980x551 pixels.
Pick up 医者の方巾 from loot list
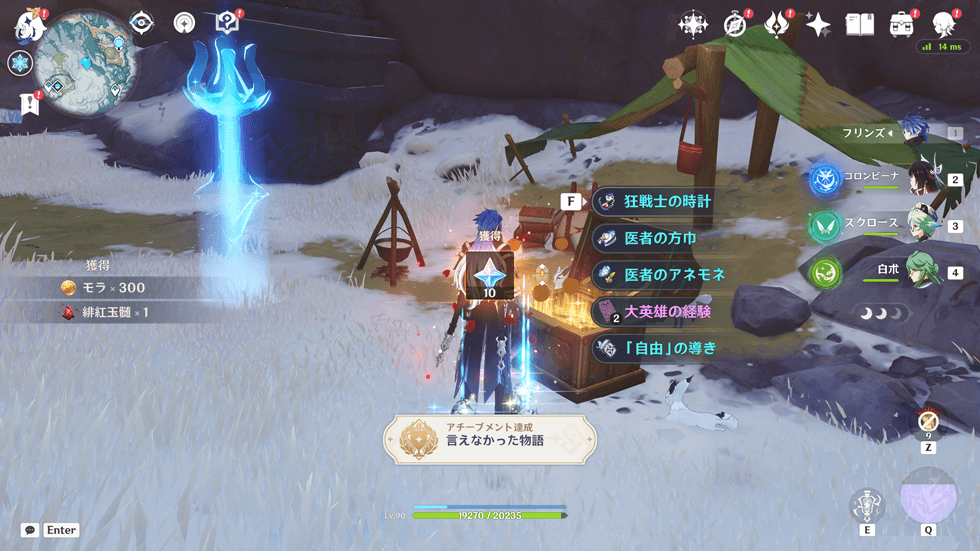click(660, 238)
